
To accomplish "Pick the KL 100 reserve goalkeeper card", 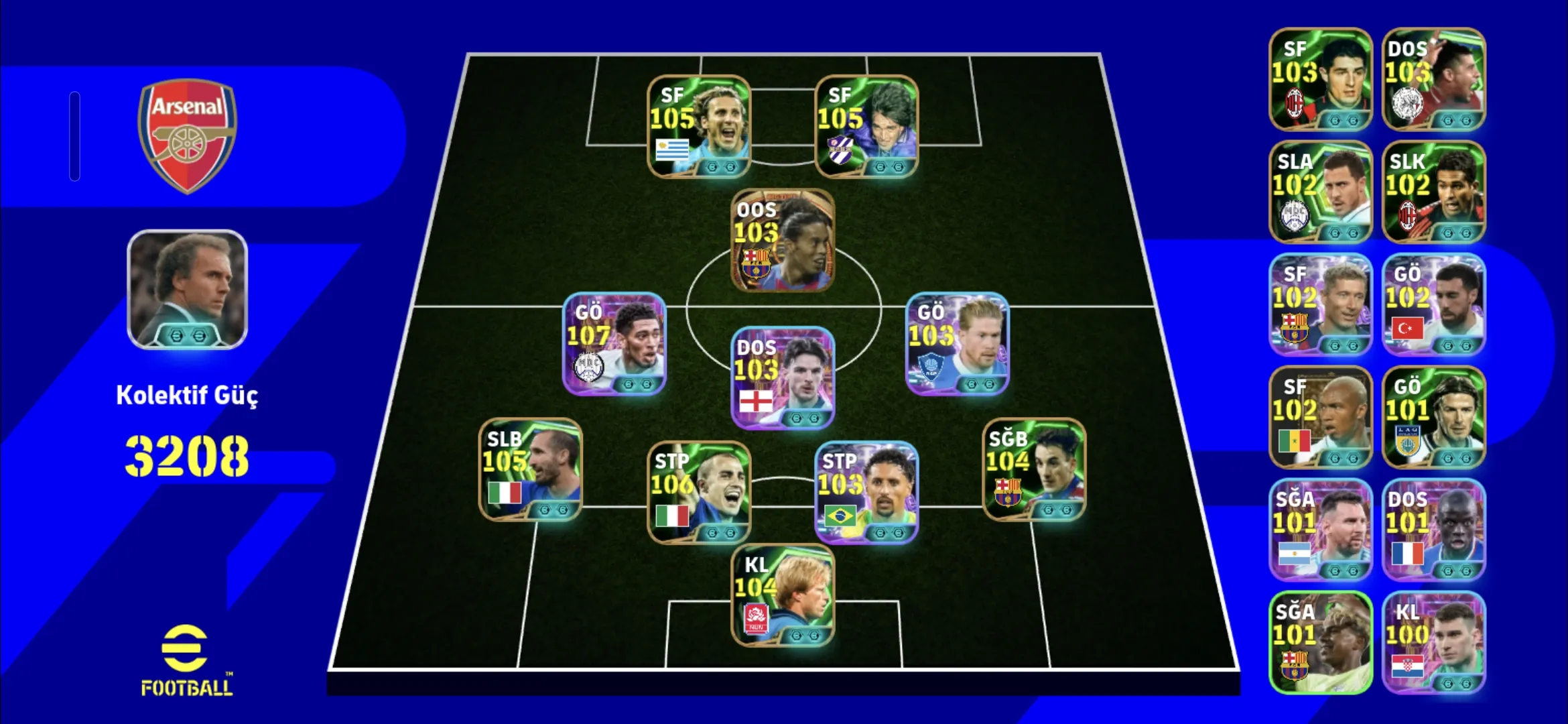I will pyautogui.click(x=1433, y=642).
